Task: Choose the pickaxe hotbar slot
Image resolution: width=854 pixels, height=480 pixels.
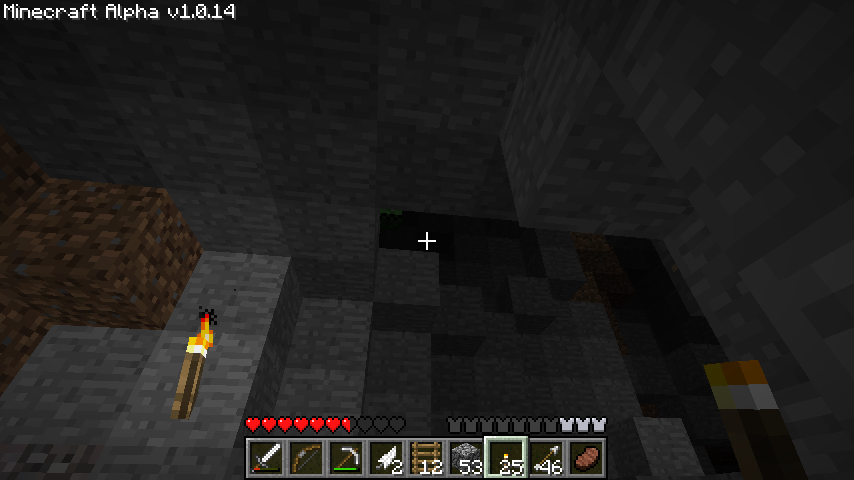Action: (x=345, y=459)
